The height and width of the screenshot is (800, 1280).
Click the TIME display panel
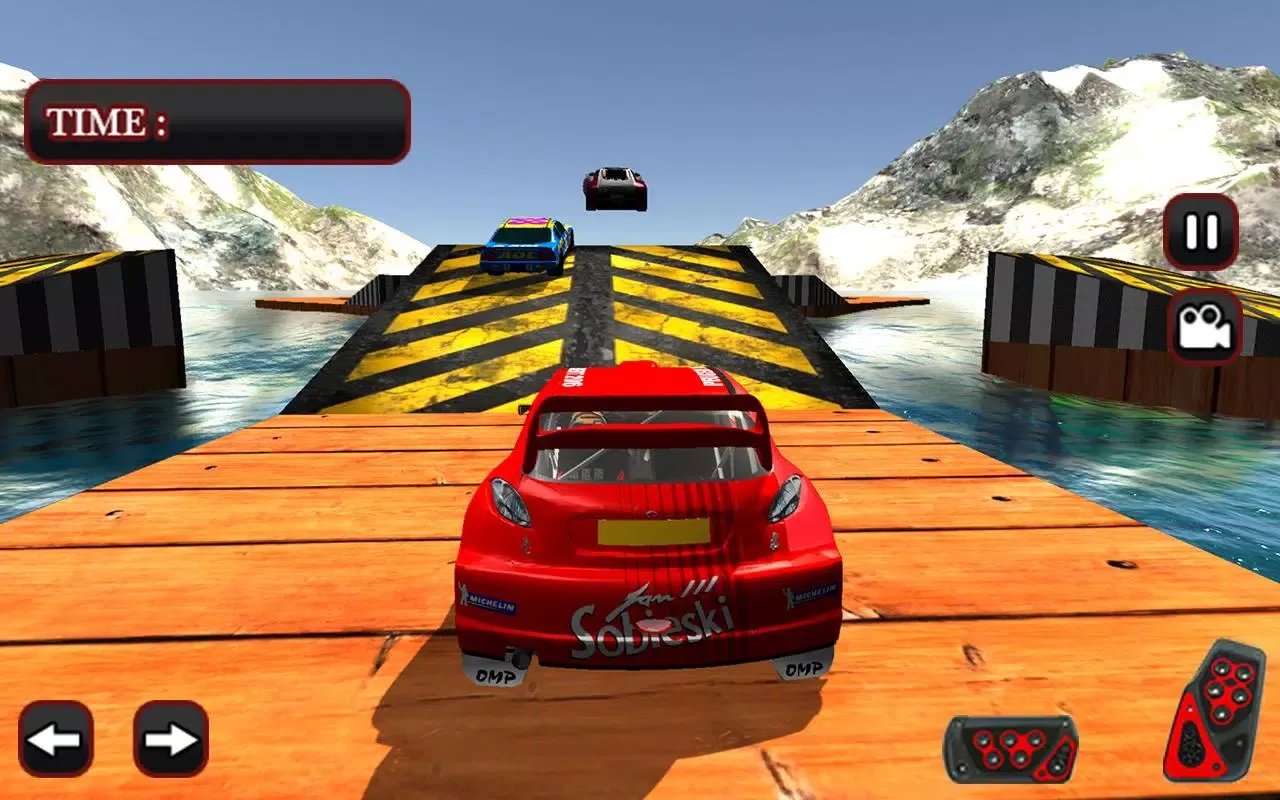[220, 122]
